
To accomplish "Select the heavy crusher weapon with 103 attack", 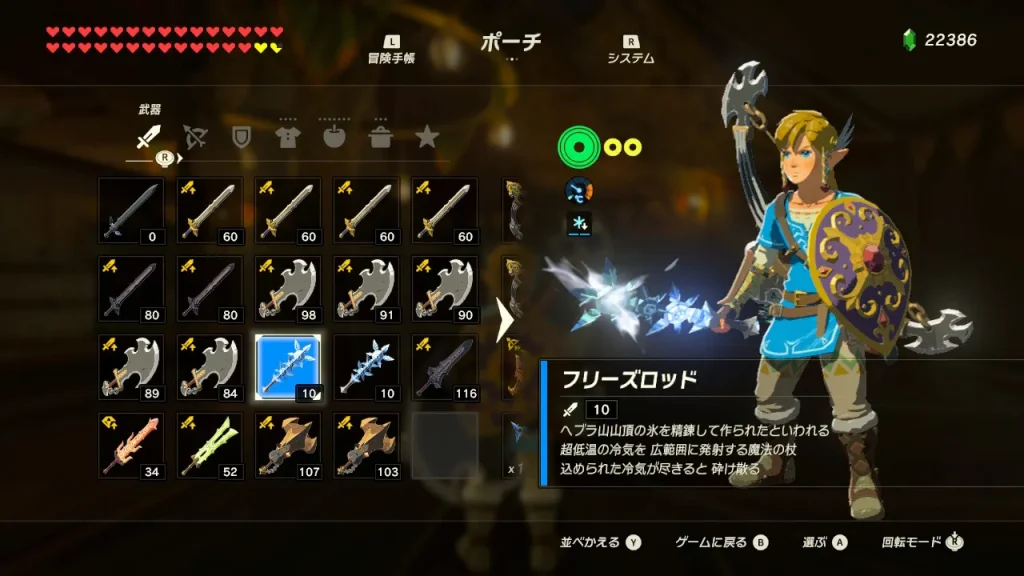I will (x=366, y=445).
